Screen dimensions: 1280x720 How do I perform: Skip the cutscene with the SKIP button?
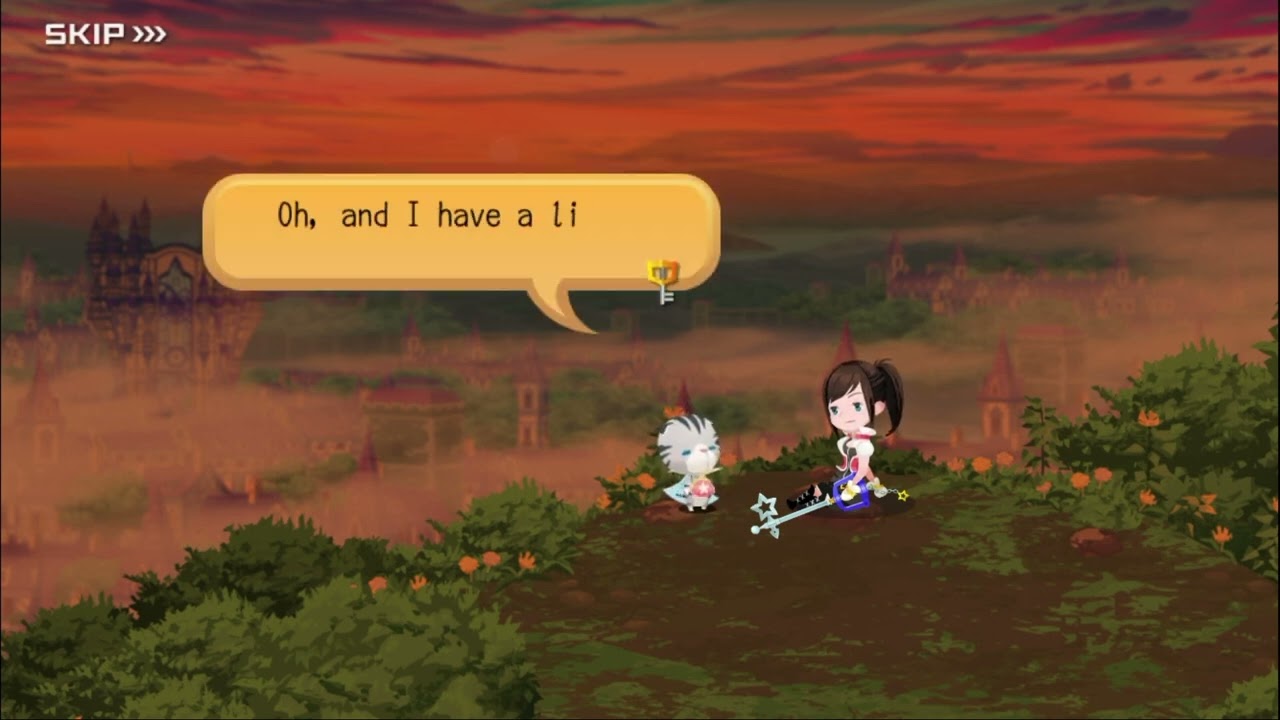(105, 35)
